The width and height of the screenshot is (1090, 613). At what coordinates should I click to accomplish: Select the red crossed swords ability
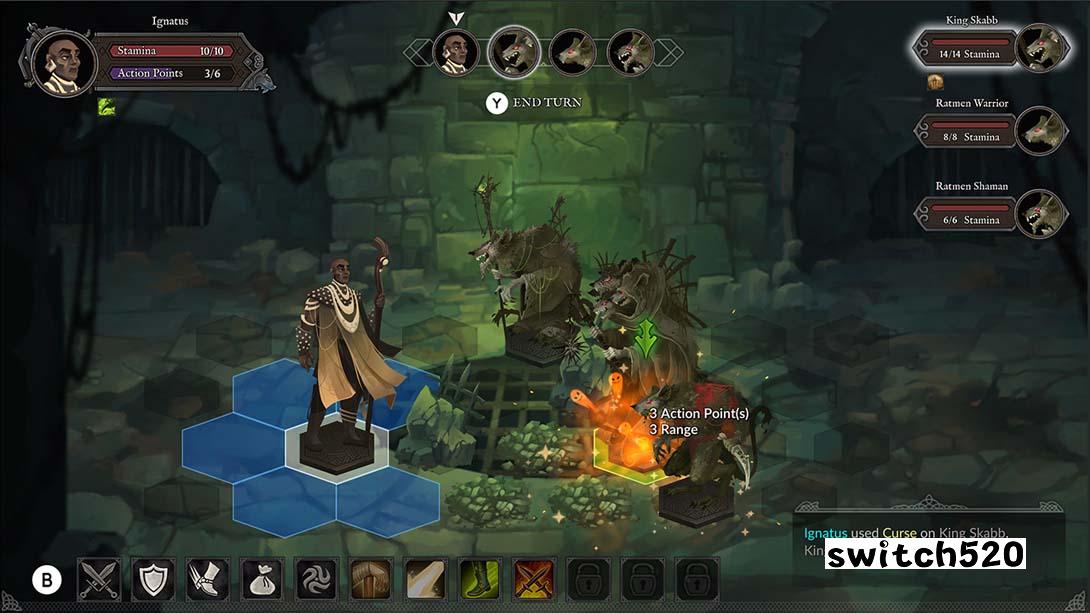click(533, 579)
